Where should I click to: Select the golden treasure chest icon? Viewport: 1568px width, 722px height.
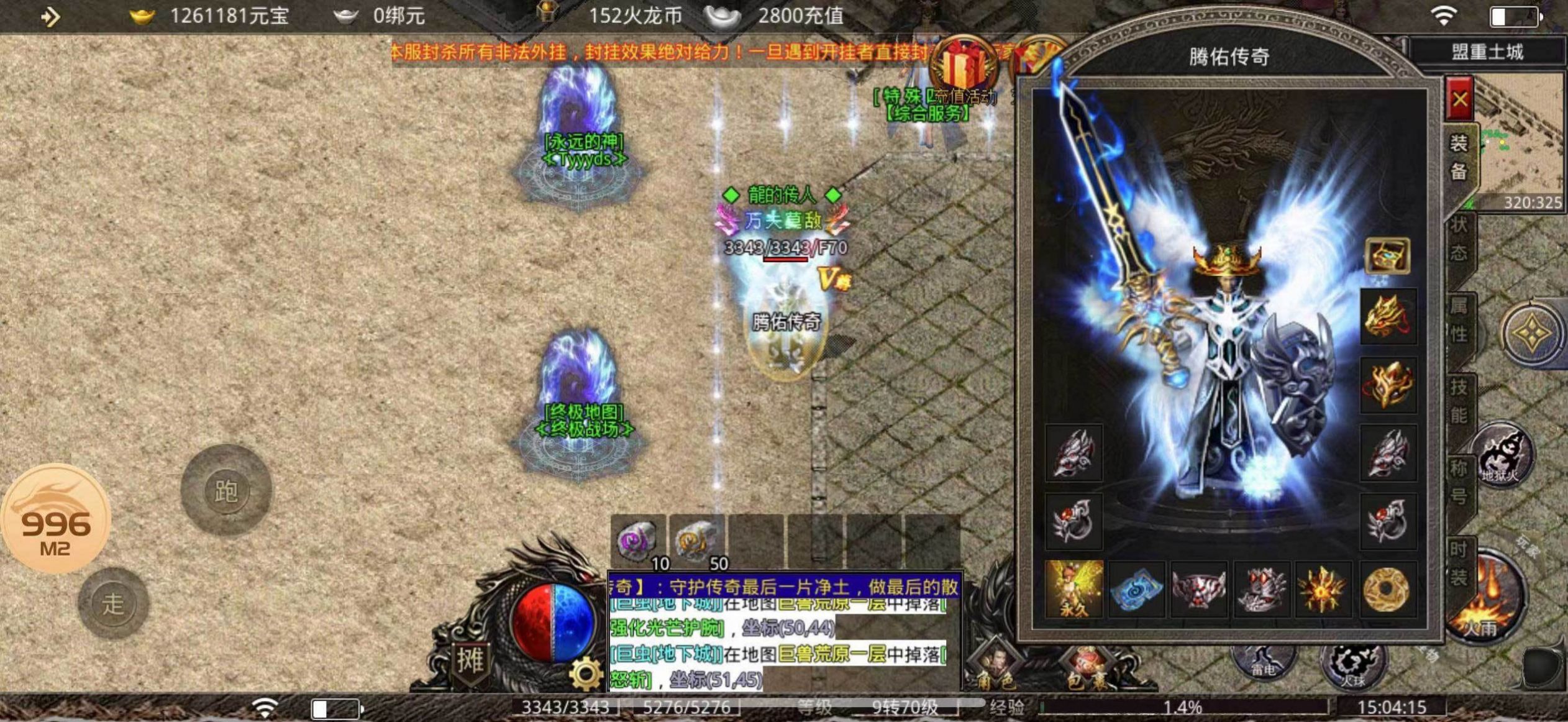1387,255
